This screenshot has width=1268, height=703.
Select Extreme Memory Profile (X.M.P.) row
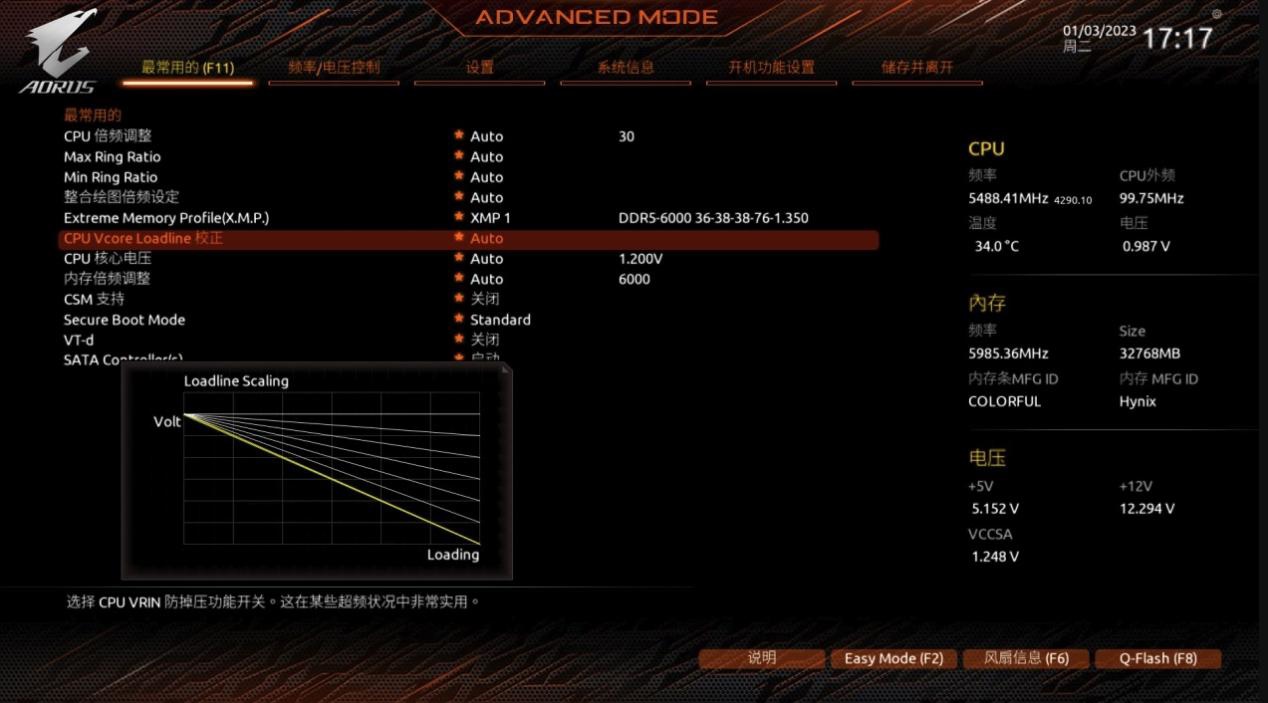click(x=166, y=218)
